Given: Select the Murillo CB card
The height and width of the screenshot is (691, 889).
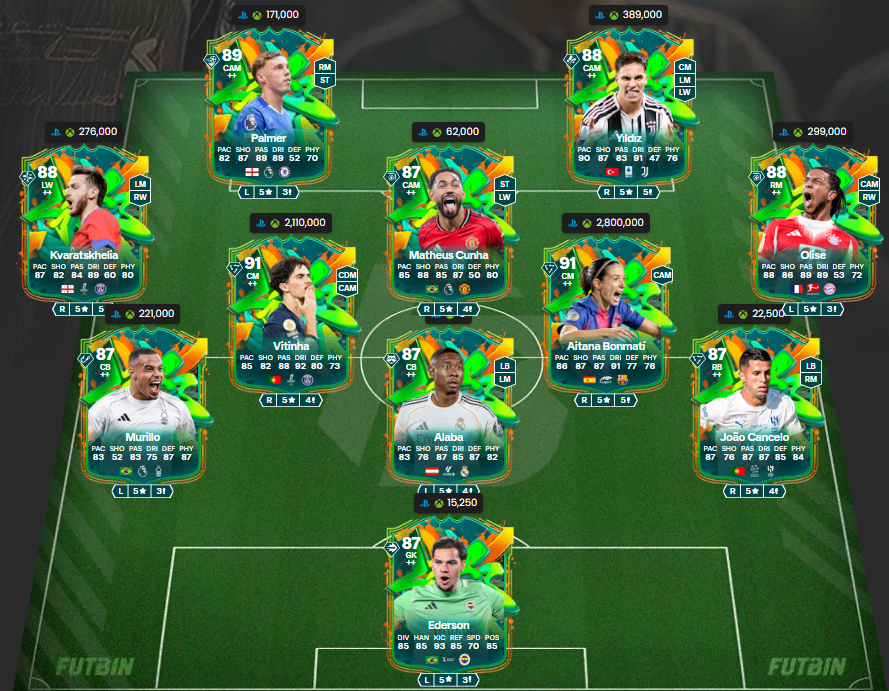Looking at the screenshot, I should coord(140,400).
